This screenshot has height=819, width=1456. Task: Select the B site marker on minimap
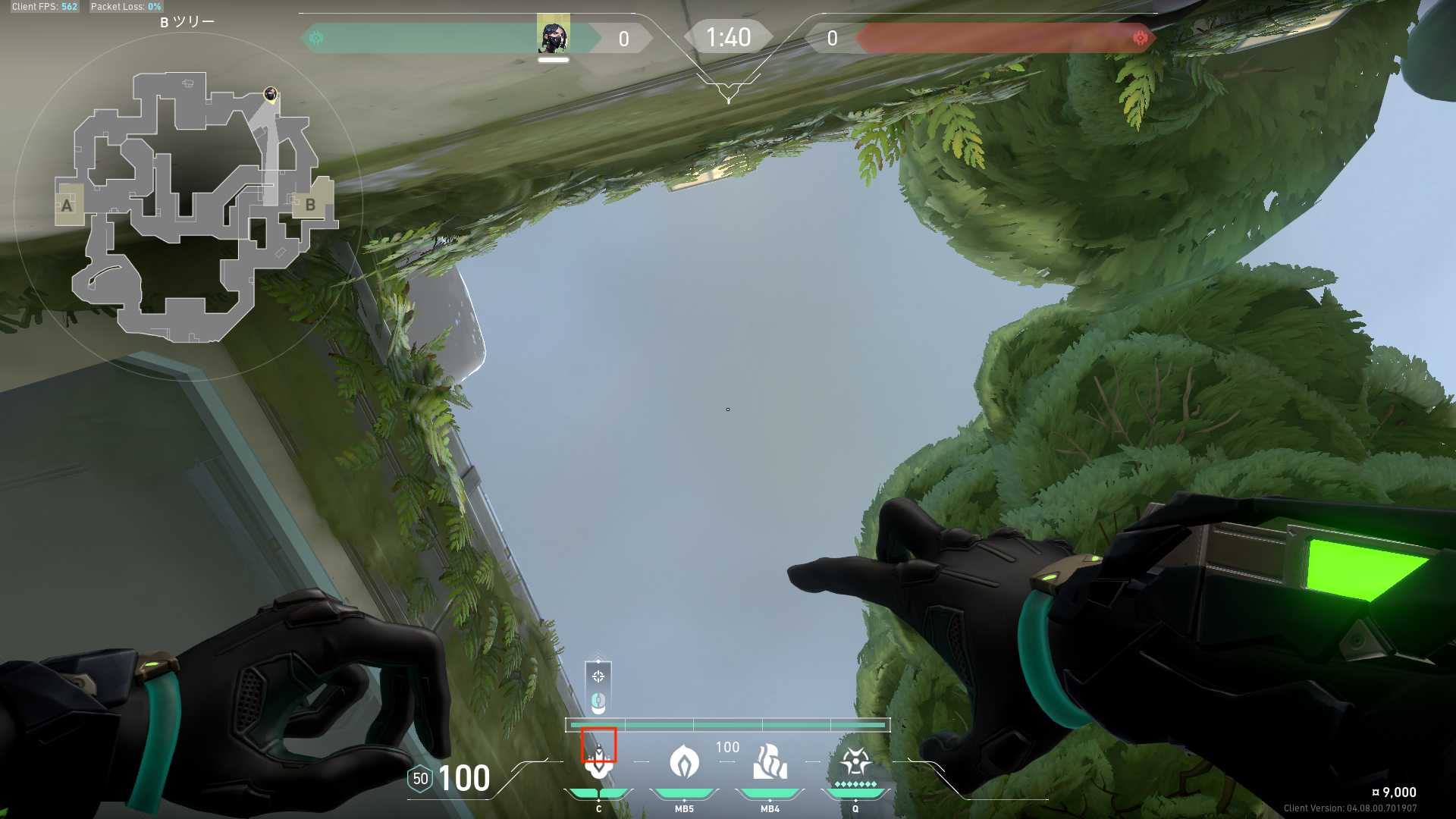310,205
